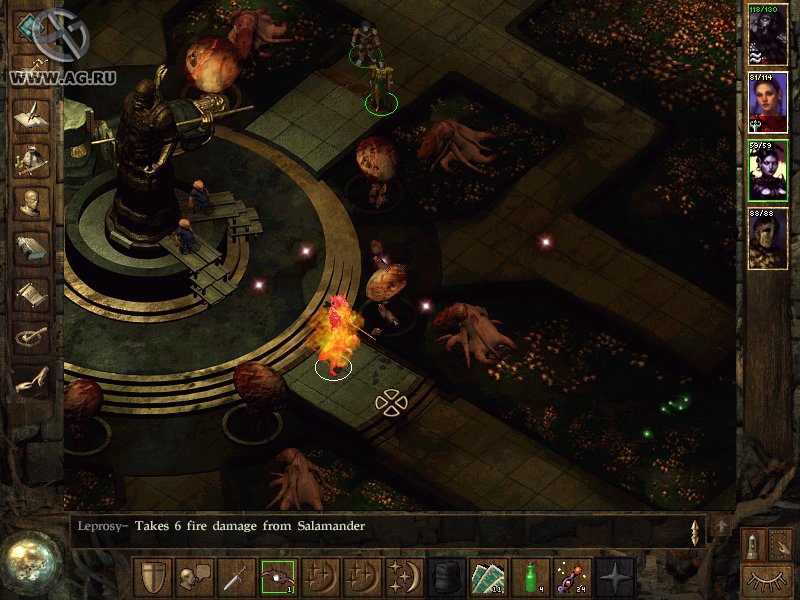Use the green cards item slot
The width and height of the screenshot is (800, 600).
click(488, 576)
